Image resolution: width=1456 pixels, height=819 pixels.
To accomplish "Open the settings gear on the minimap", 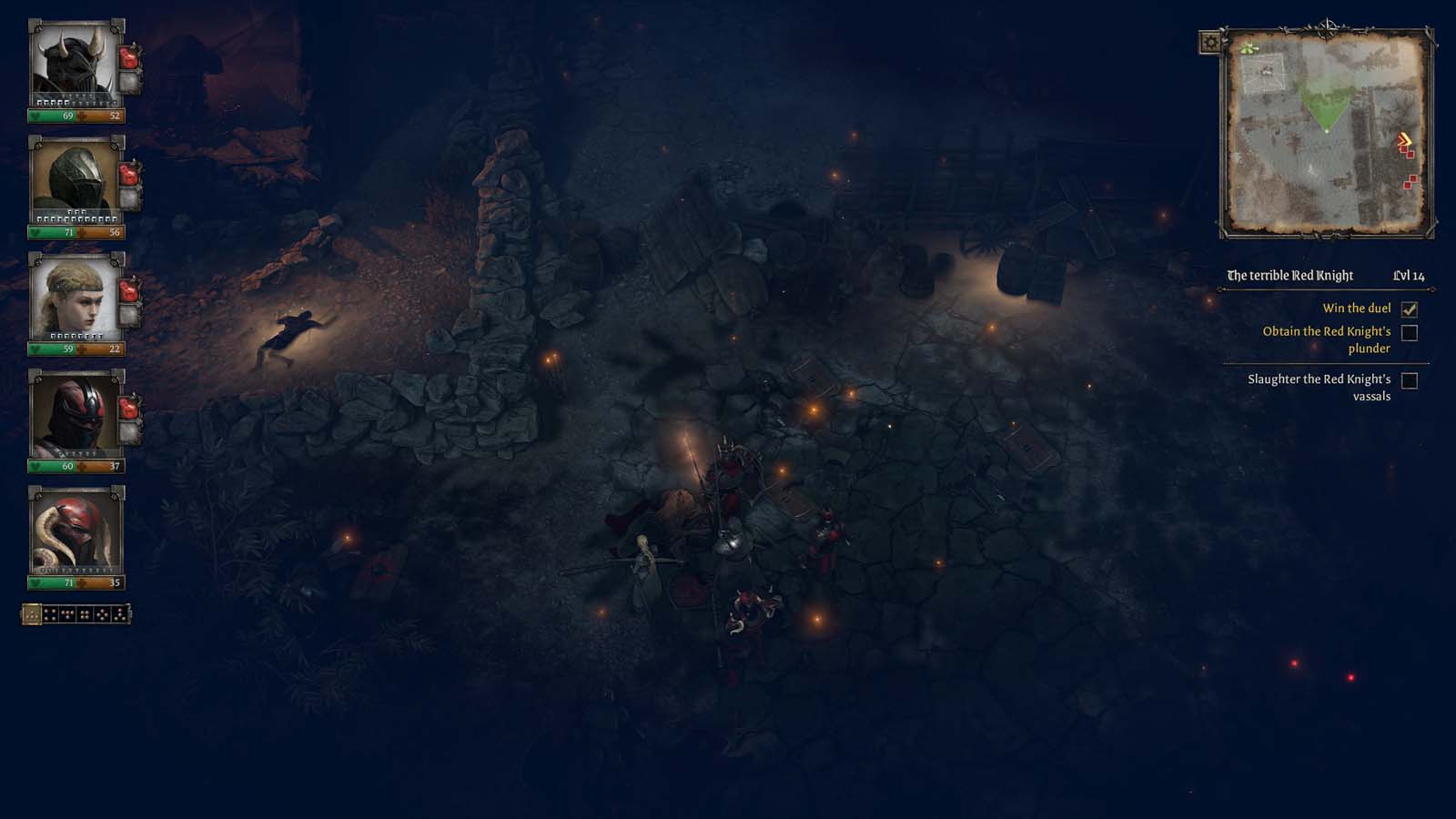I will click(1210, 42).
